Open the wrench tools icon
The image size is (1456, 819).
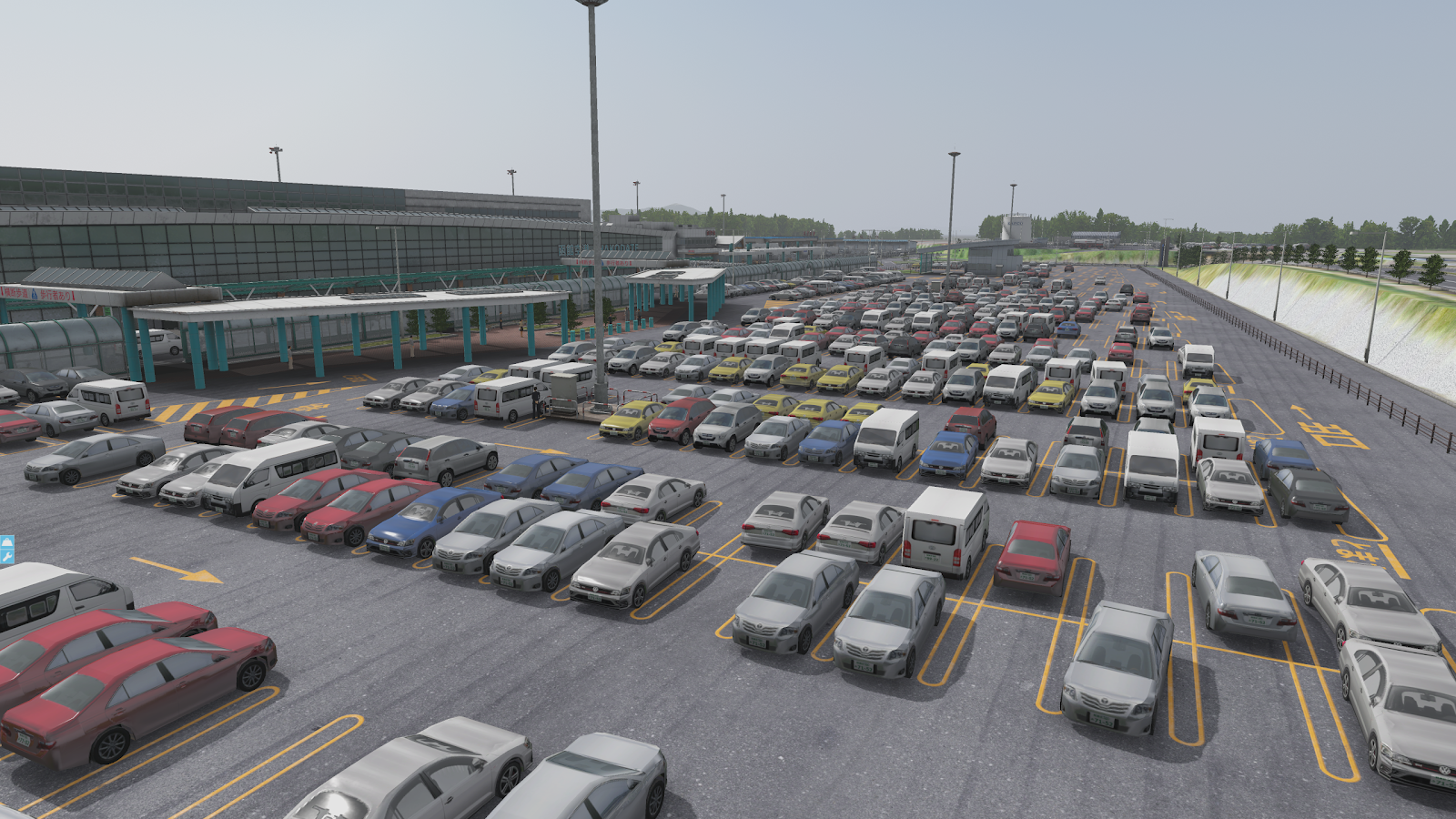tap(6, 557)
